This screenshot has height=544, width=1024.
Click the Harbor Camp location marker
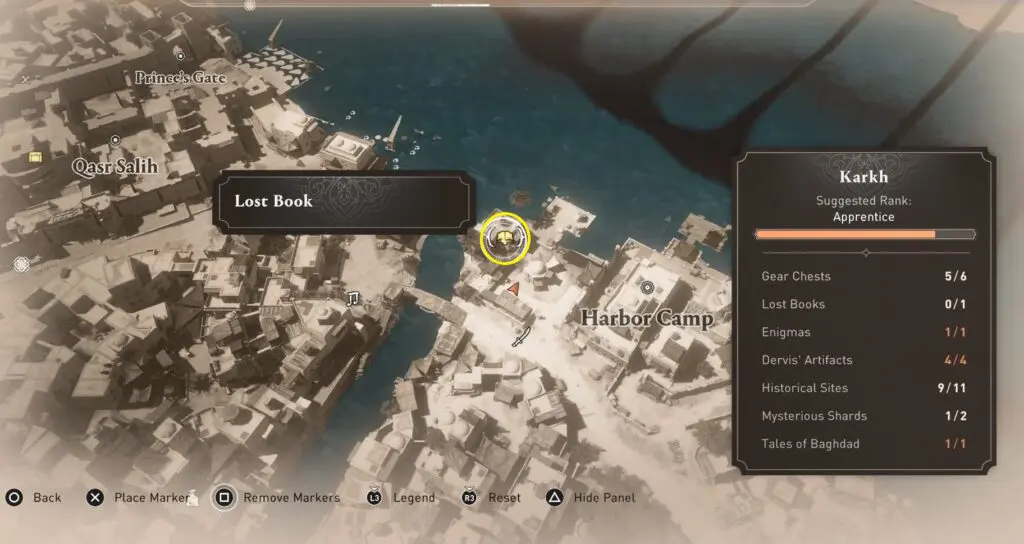coord(648,288)
